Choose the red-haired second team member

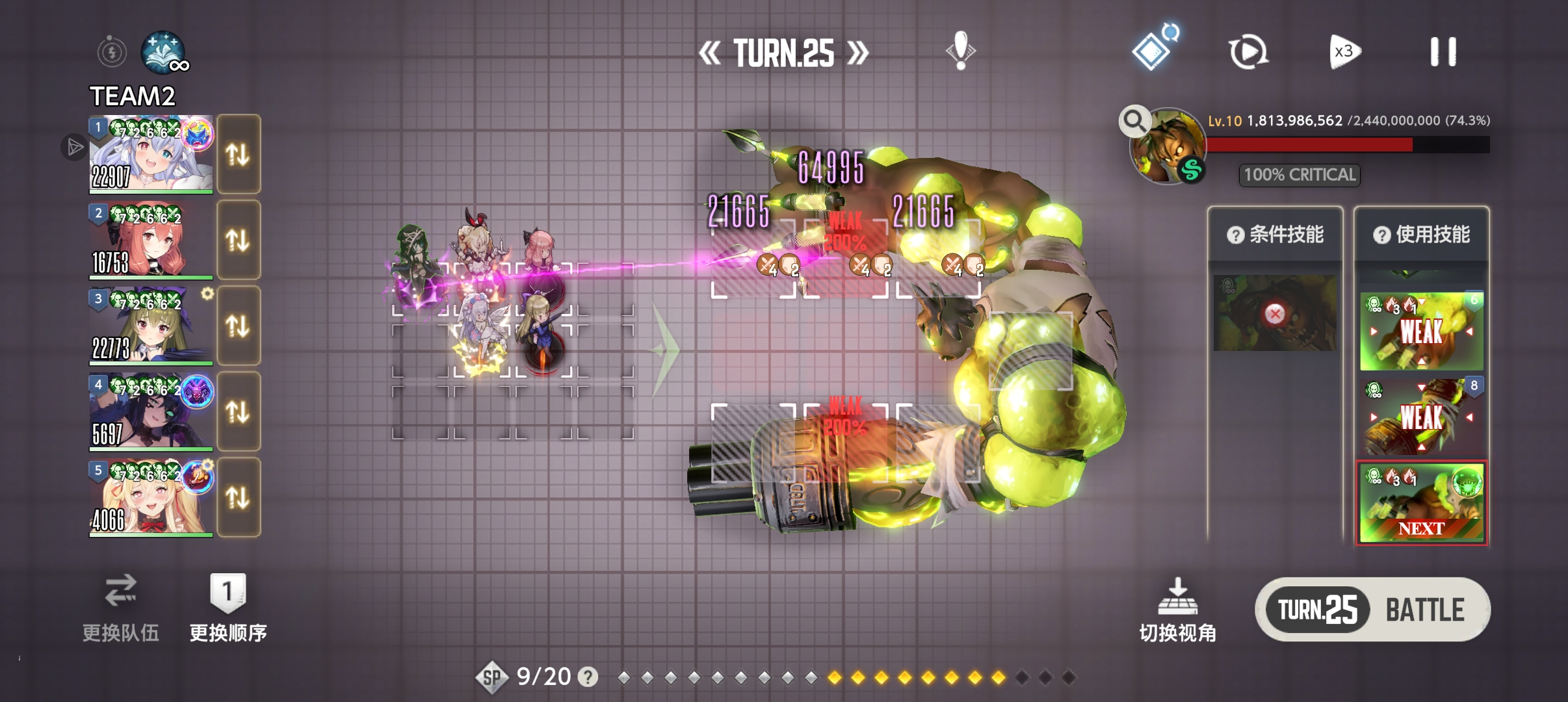click(x=151, y=240)
